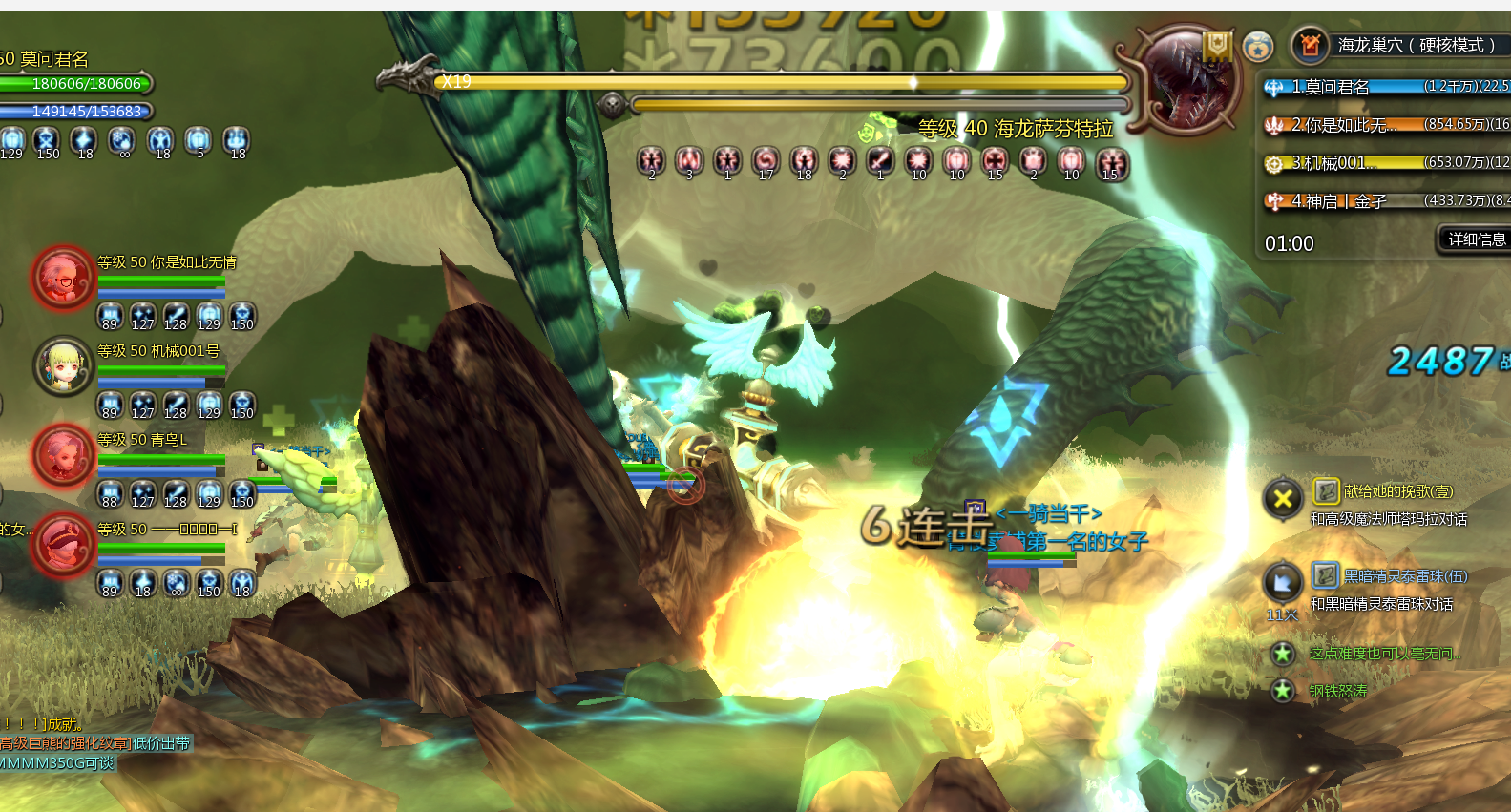Select the party member wearing a captain hat
1511x812 pixels.
coord(63,545)
